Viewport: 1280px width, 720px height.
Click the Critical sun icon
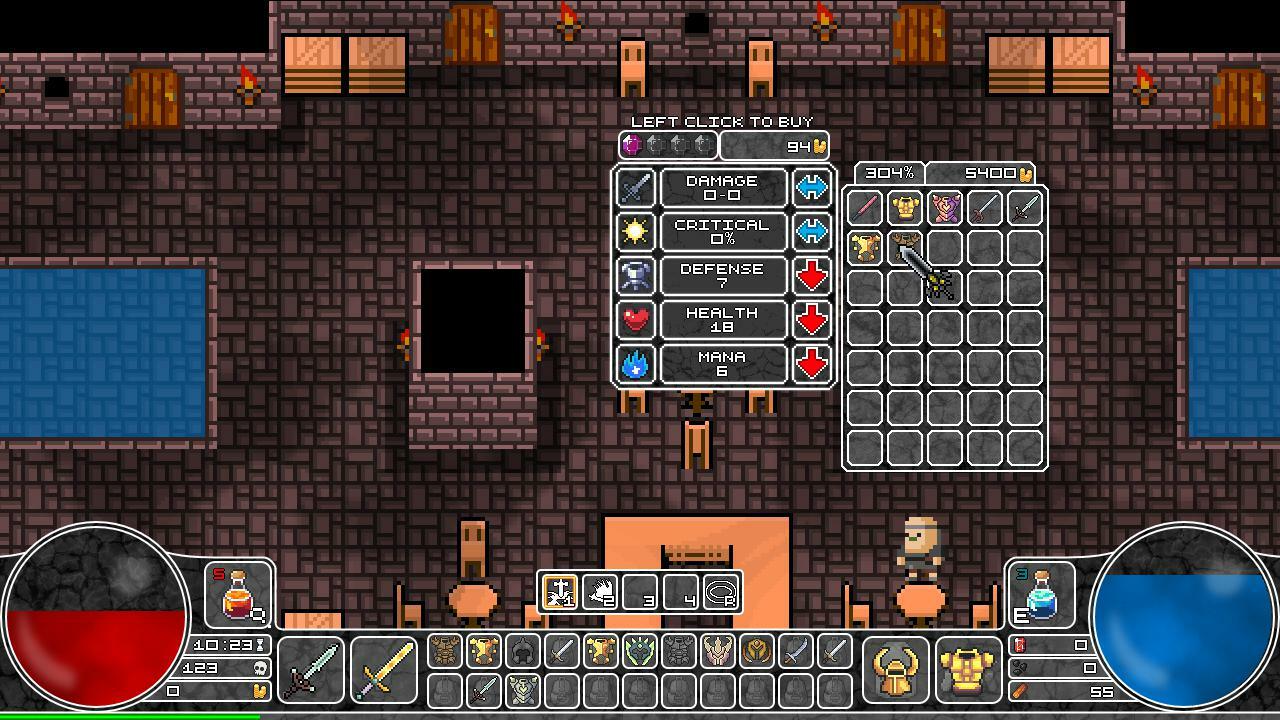pos(637,232)
